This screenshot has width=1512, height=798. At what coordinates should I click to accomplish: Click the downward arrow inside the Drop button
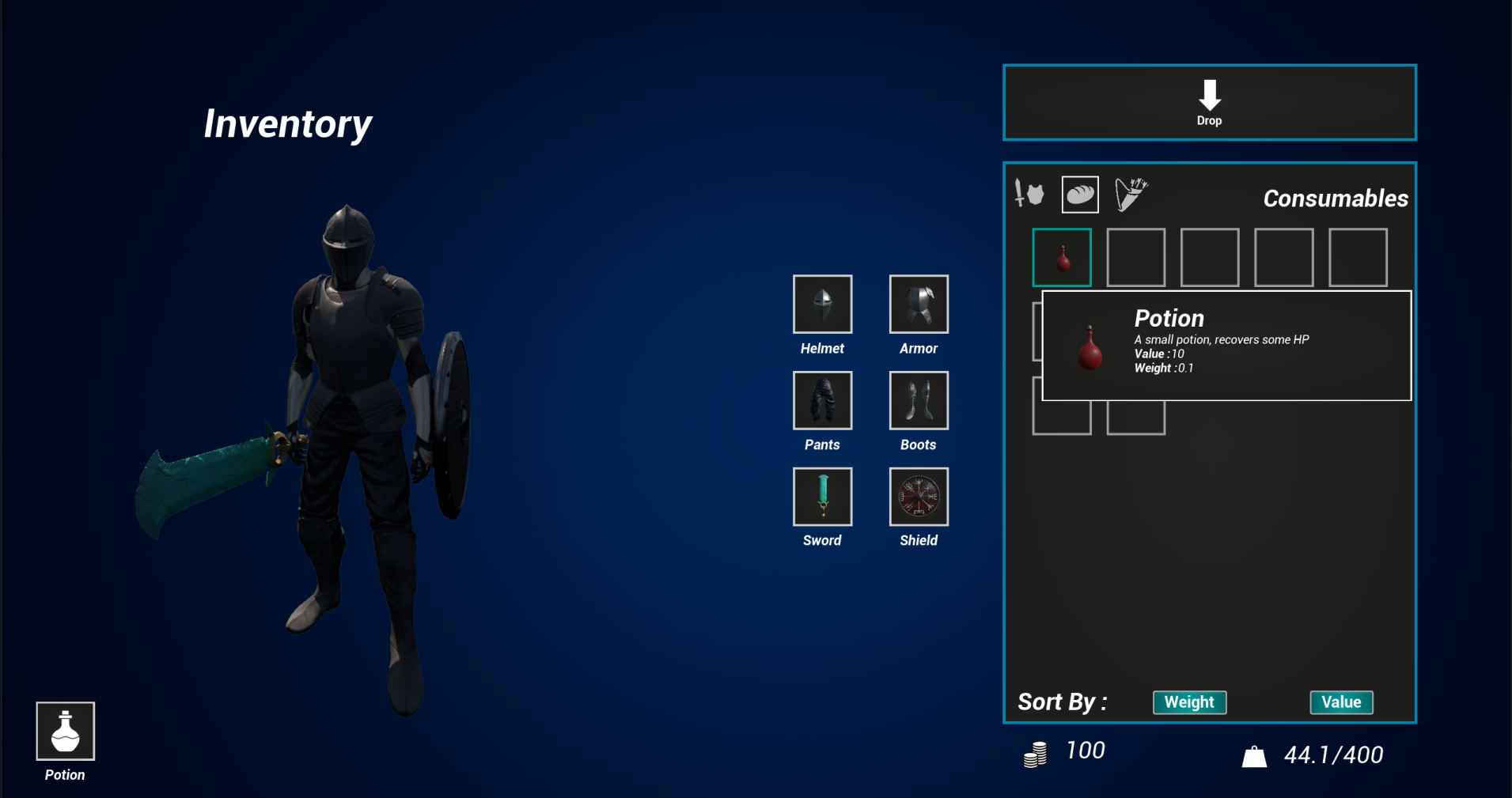click(x=1209, y=93)
